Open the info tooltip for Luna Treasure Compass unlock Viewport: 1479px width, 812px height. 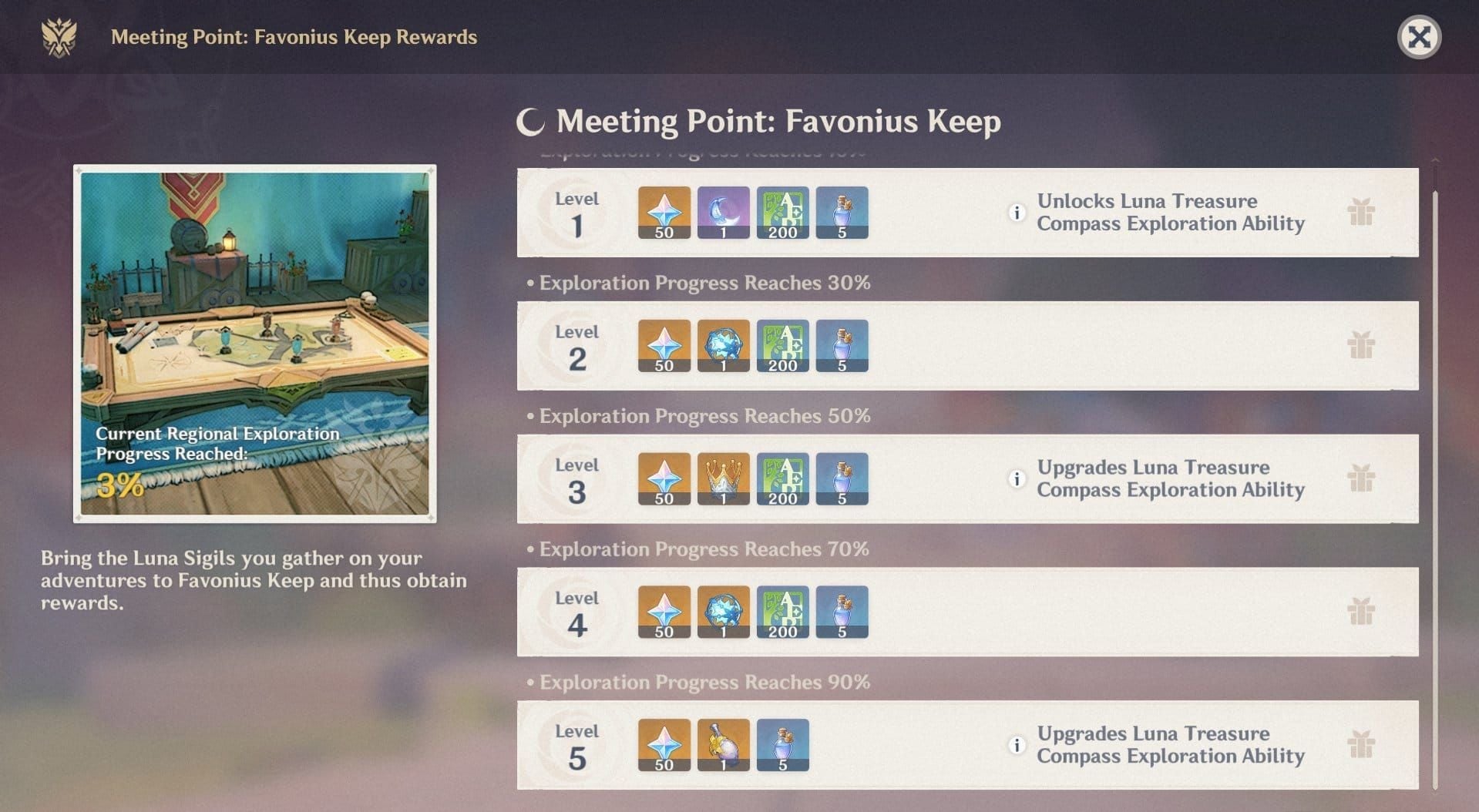1017,213
